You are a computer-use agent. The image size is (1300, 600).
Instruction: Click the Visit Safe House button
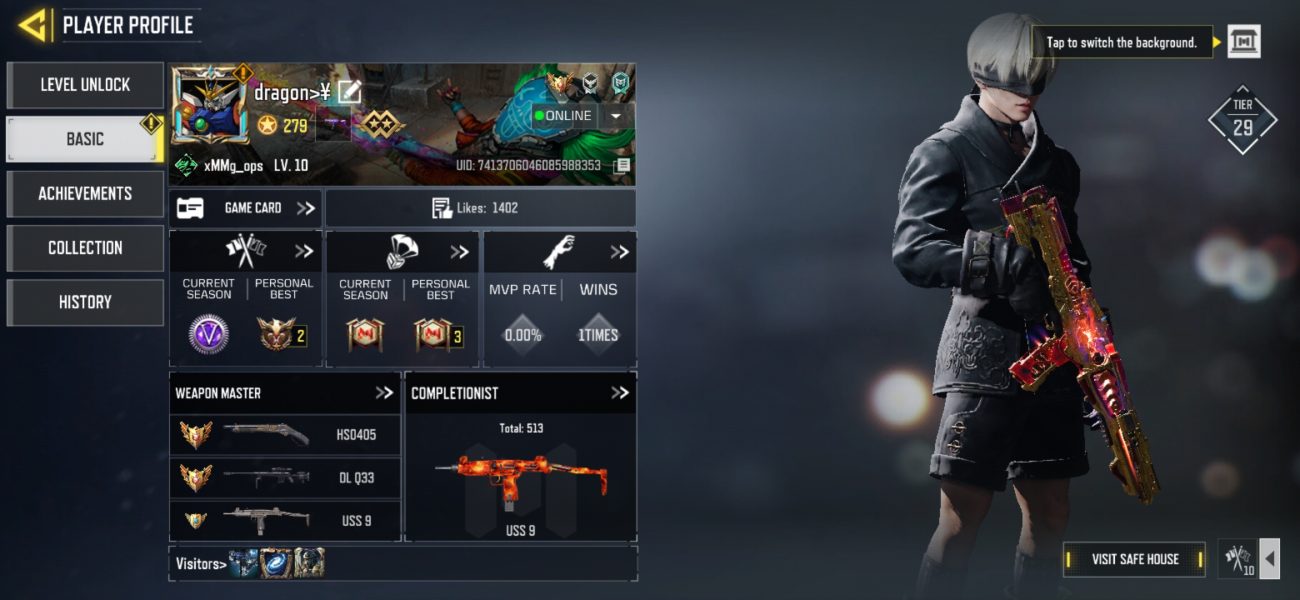tap(1134, 559)
